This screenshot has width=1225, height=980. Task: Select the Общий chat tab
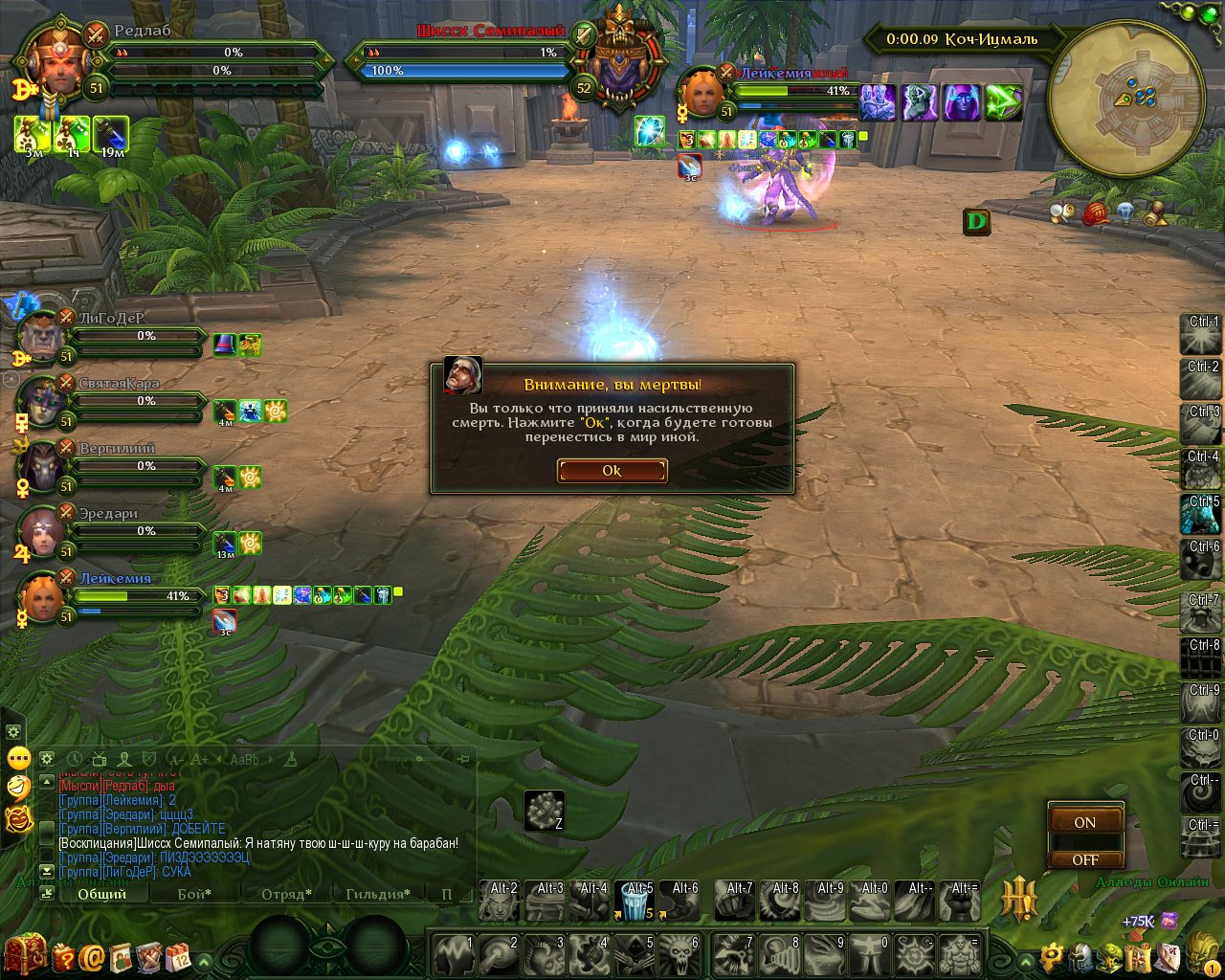101,894
